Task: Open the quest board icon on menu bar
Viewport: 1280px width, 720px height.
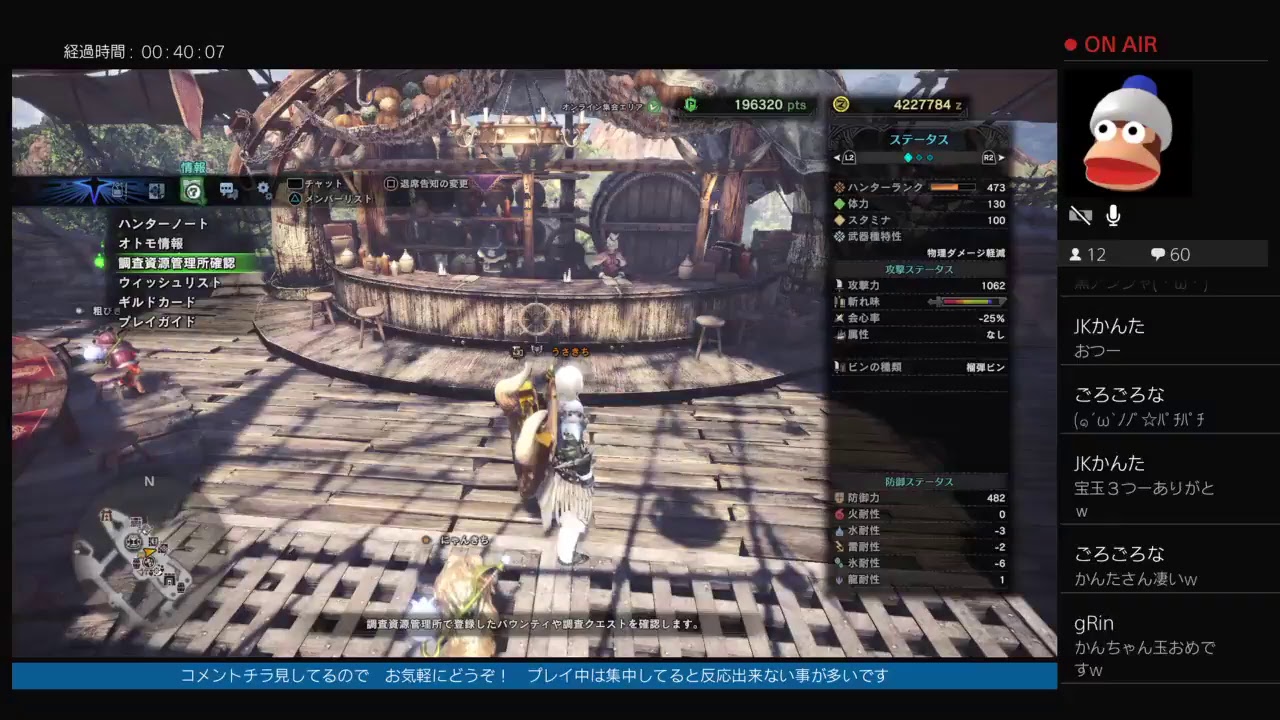Action: [x=158, y=188]
